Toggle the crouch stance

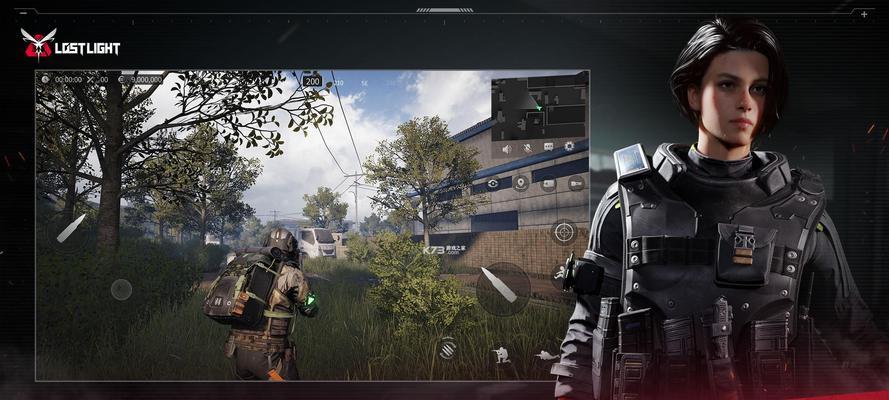pos(499,354)
